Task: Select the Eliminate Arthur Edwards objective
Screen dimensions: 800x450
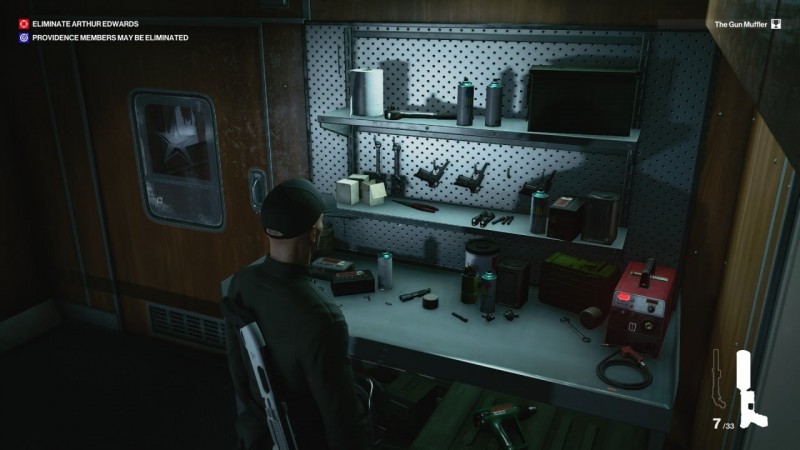Action: point(85,23)
